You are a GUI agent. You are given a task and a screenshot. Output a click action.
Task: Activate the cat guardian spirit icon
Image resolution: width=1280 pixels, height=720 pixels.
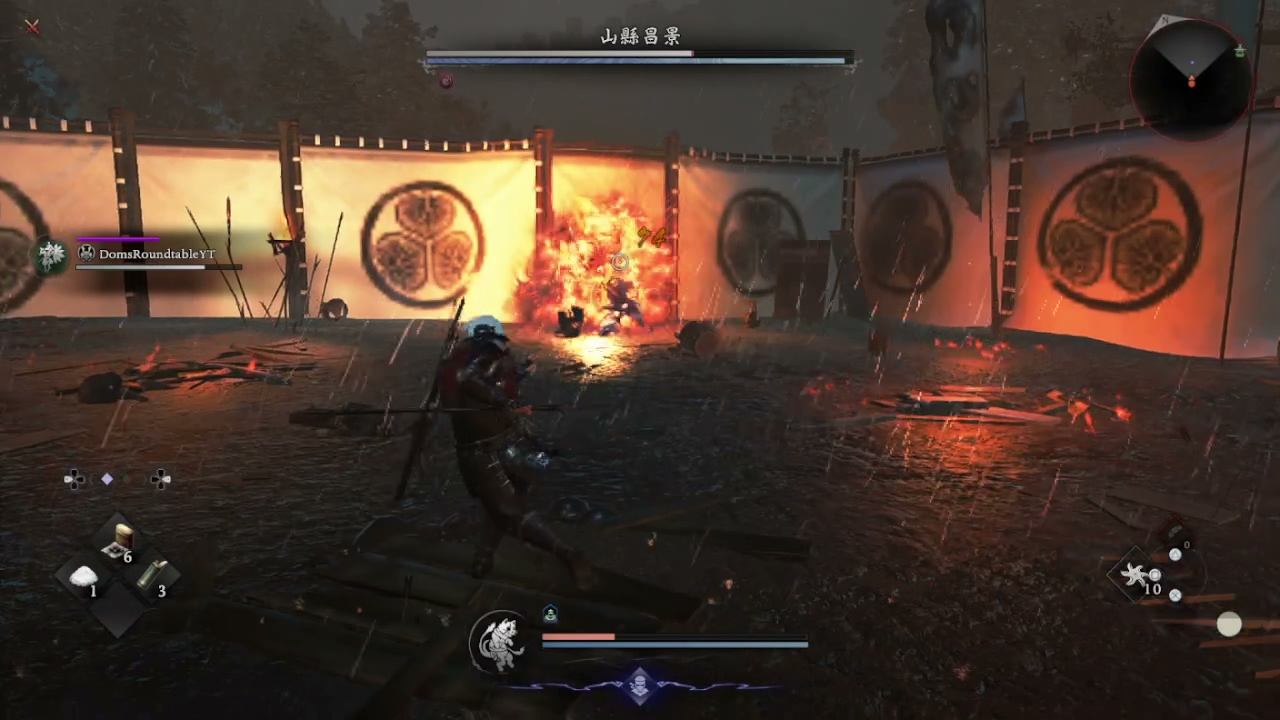click(499, 642)
